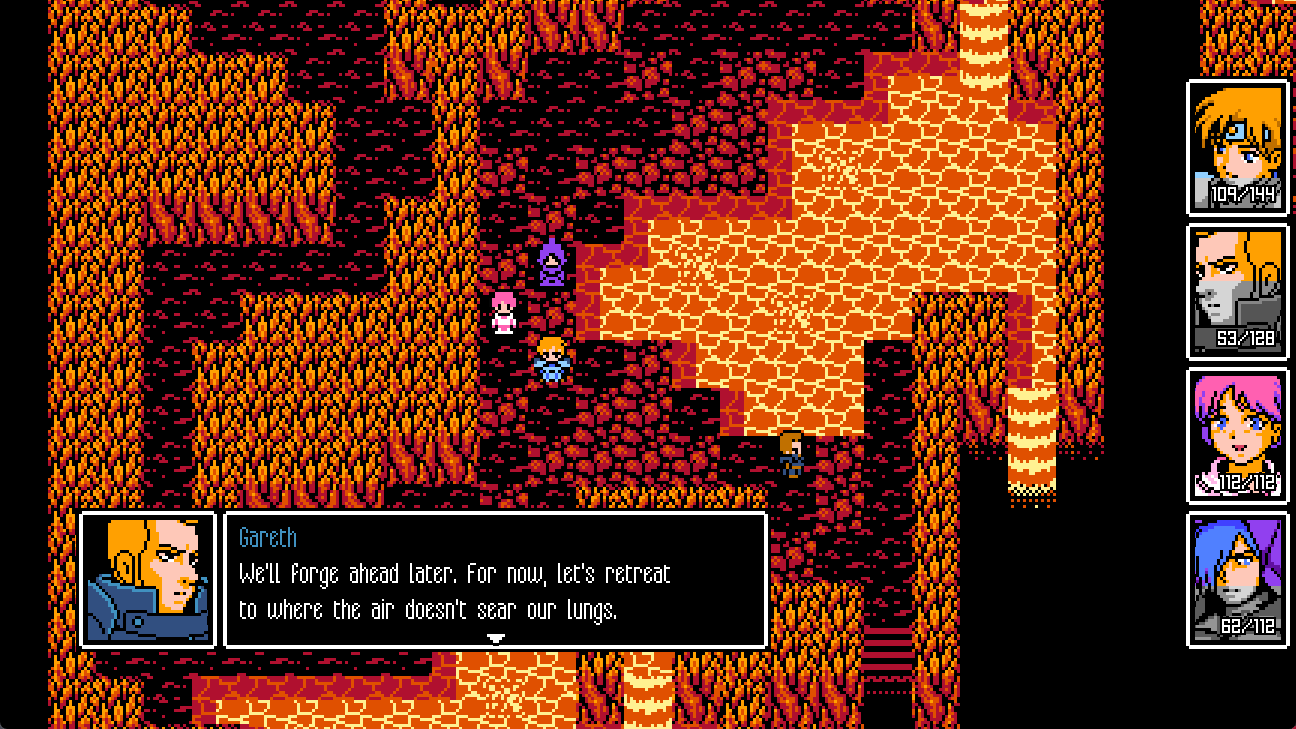Click Gareth's dialogue text box
The height and width of the screenshot is (729, 1296).
[x=495, y=580]
